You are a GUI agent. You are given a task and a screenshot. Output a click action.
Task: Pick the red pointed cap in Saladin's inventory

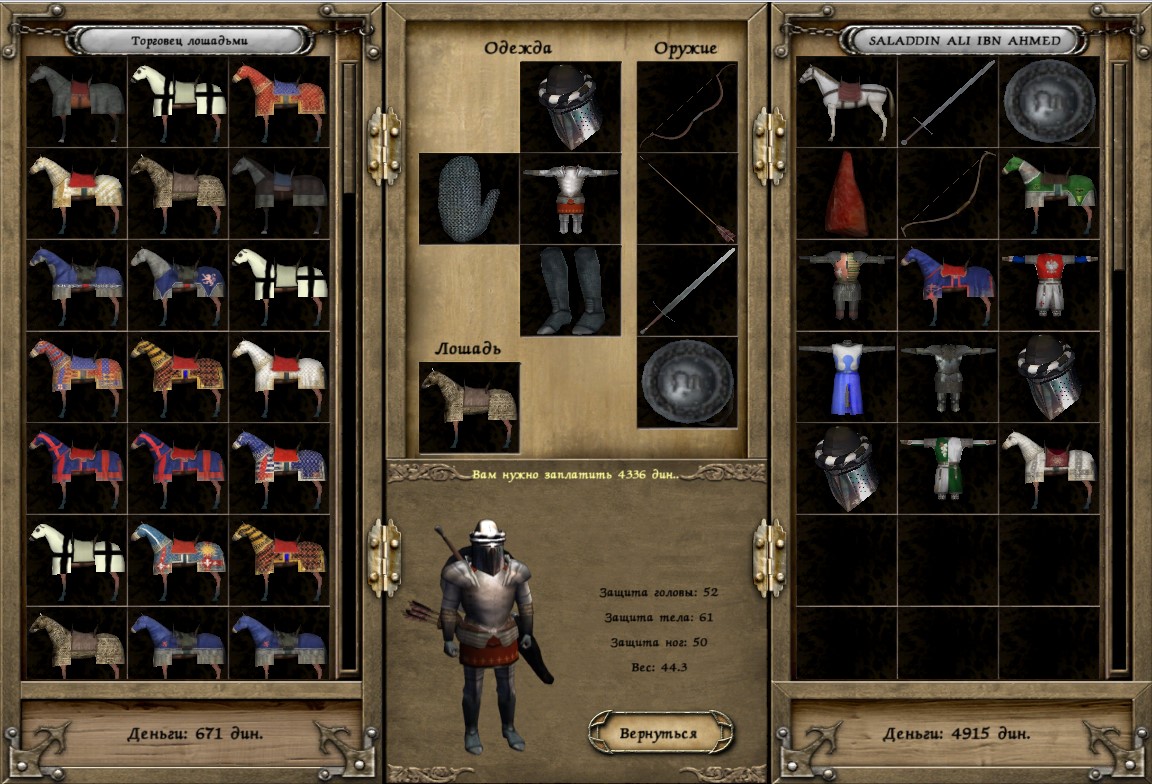click(846, 194)
